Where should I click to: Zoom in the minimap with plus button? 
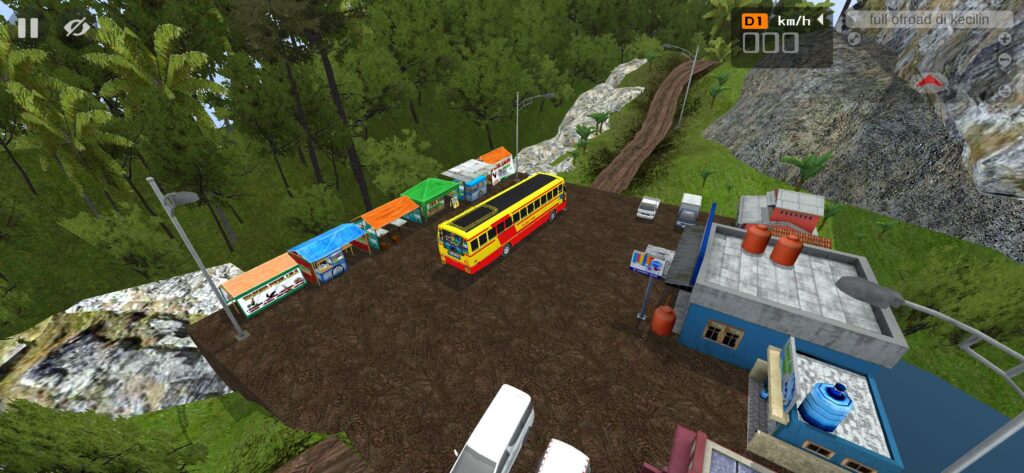pyautogui.click(x=1004, y=39)
